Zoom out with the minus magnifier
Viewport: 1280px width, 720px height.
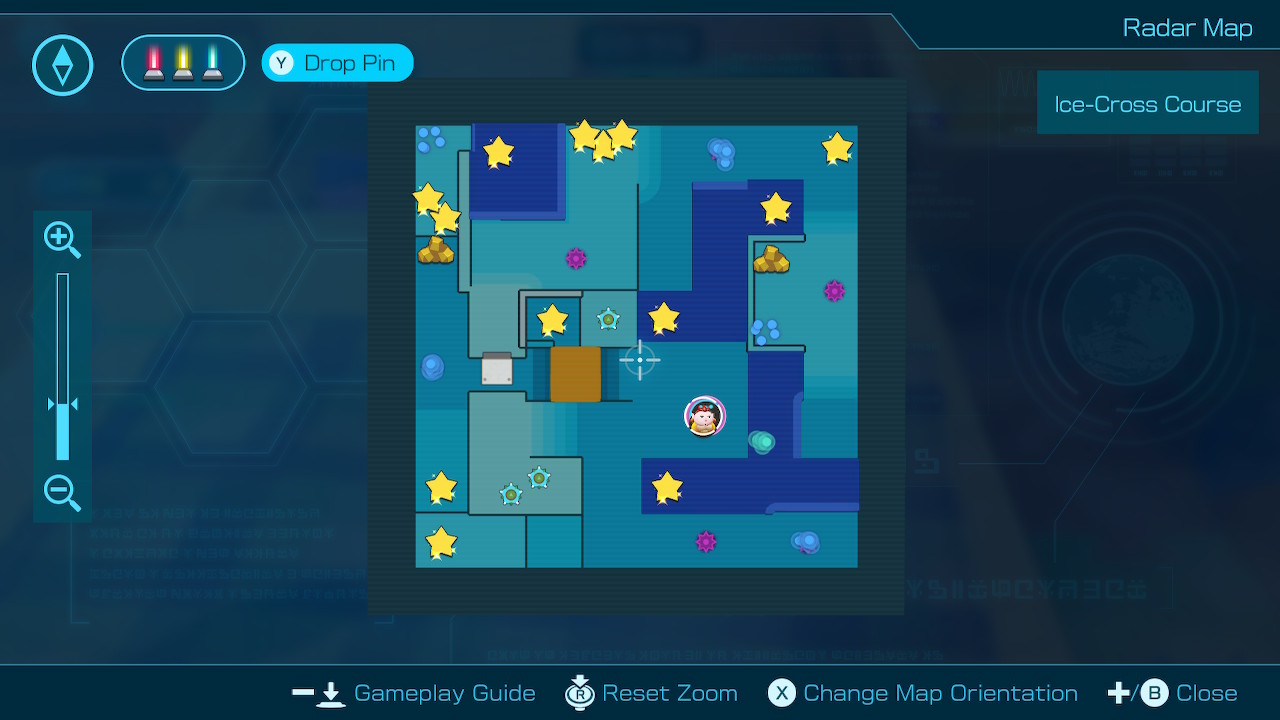point(62,493)
